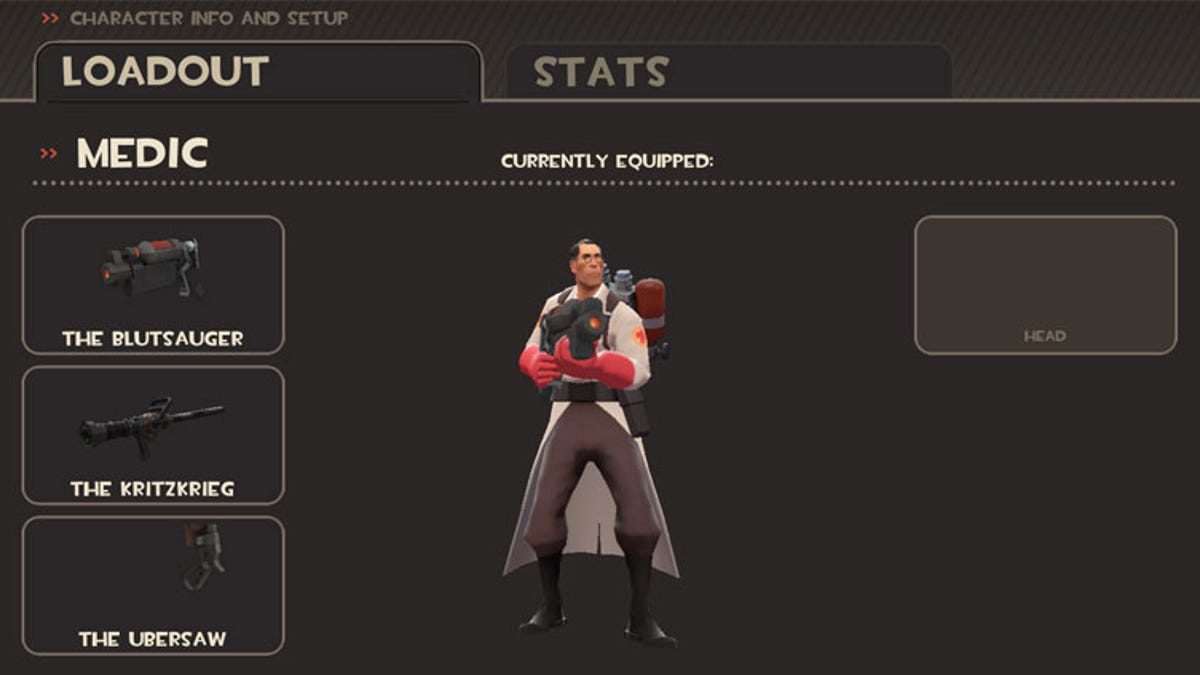Viewport: 1200px width, 675px height.
Task: Open the empty Head slot
Action: [1045, 285]
